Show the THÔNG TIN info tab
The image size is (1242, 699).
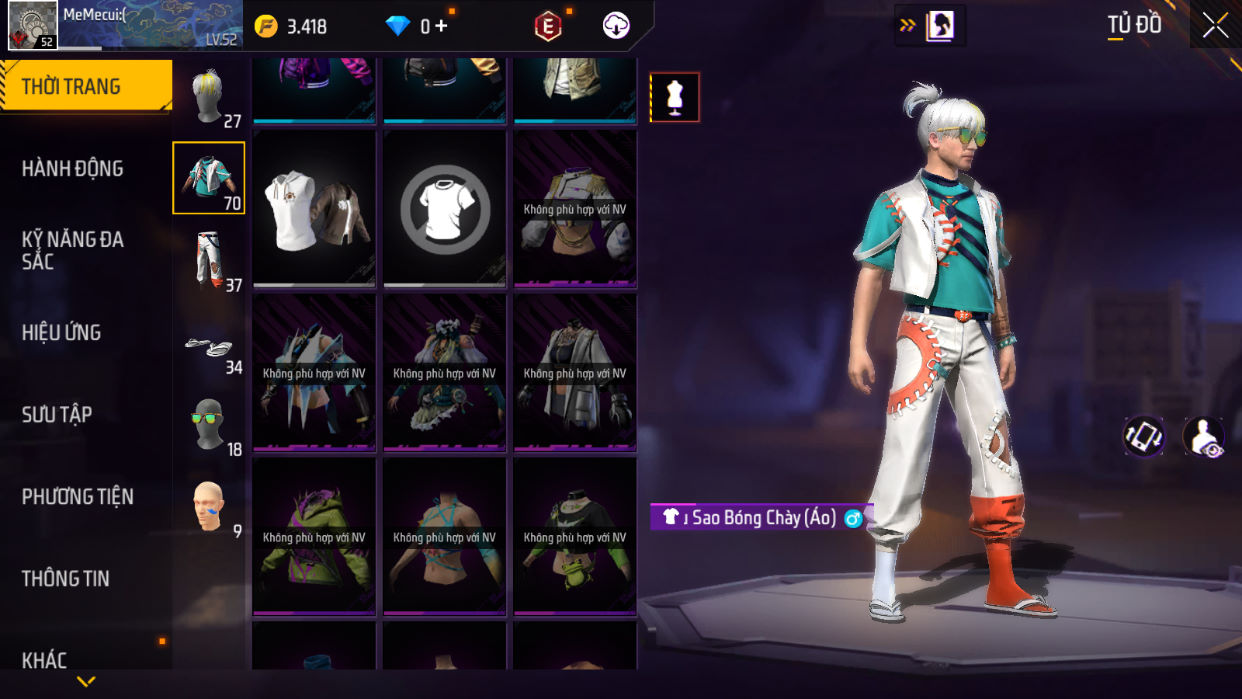(x=66, y=579)
